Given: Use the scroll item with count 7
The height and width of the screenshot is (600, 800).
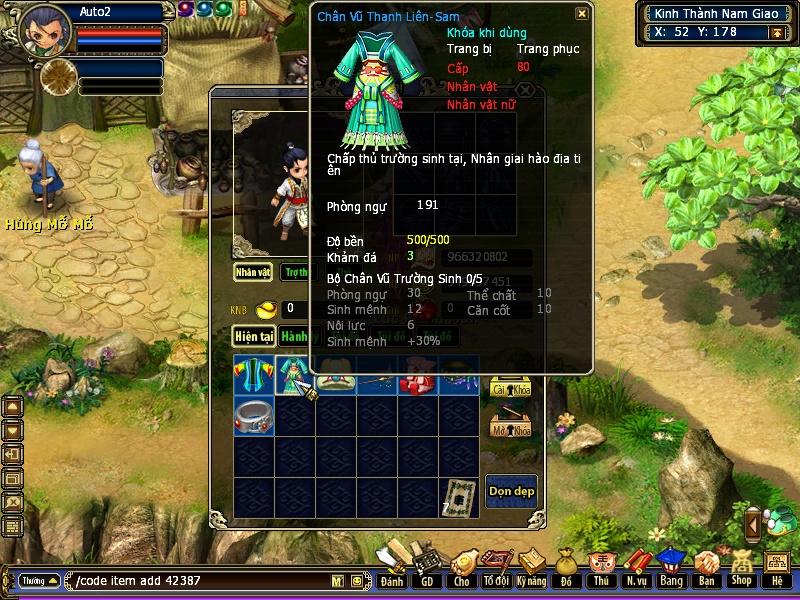Looking at the screenshot, I should pos(458,497).
